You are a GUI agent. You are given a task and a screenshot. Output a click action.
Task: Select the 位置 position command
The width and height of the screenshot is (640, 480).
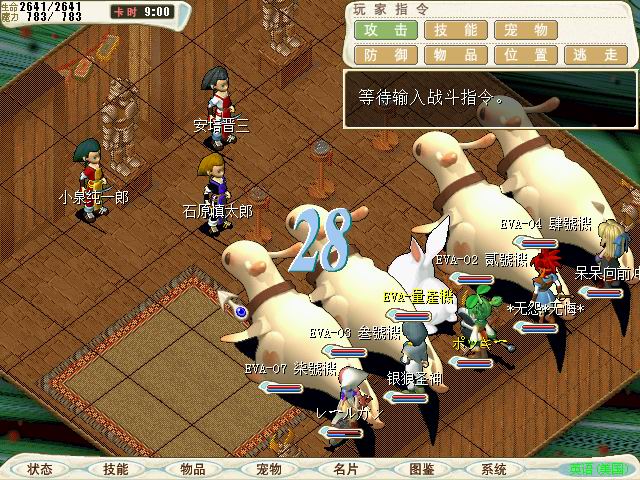click(526, 55)
